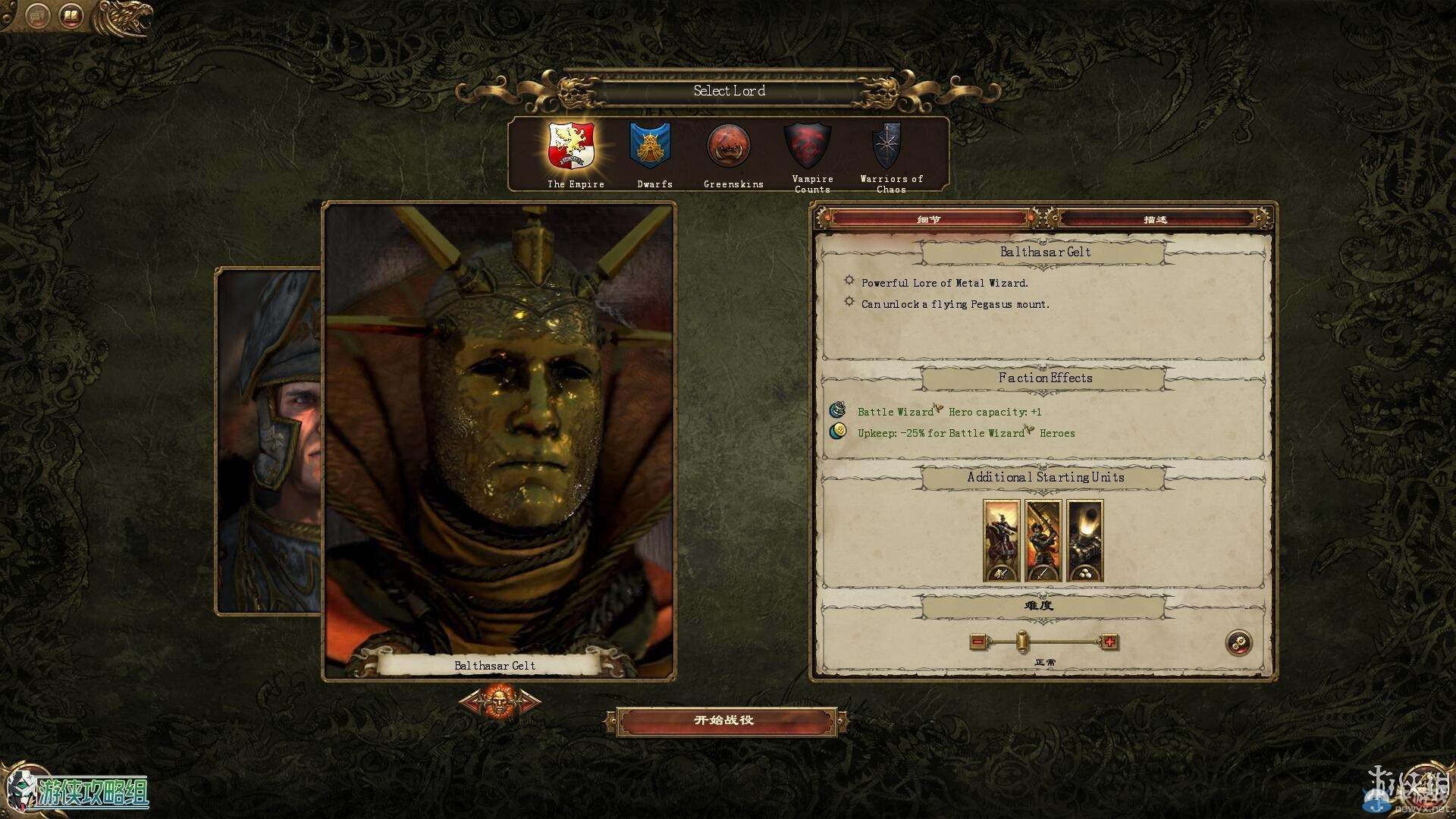The image size is (1456, 819).
Task: Click the flaming skull emblem below portrait
Action: [x=500, y=701]
